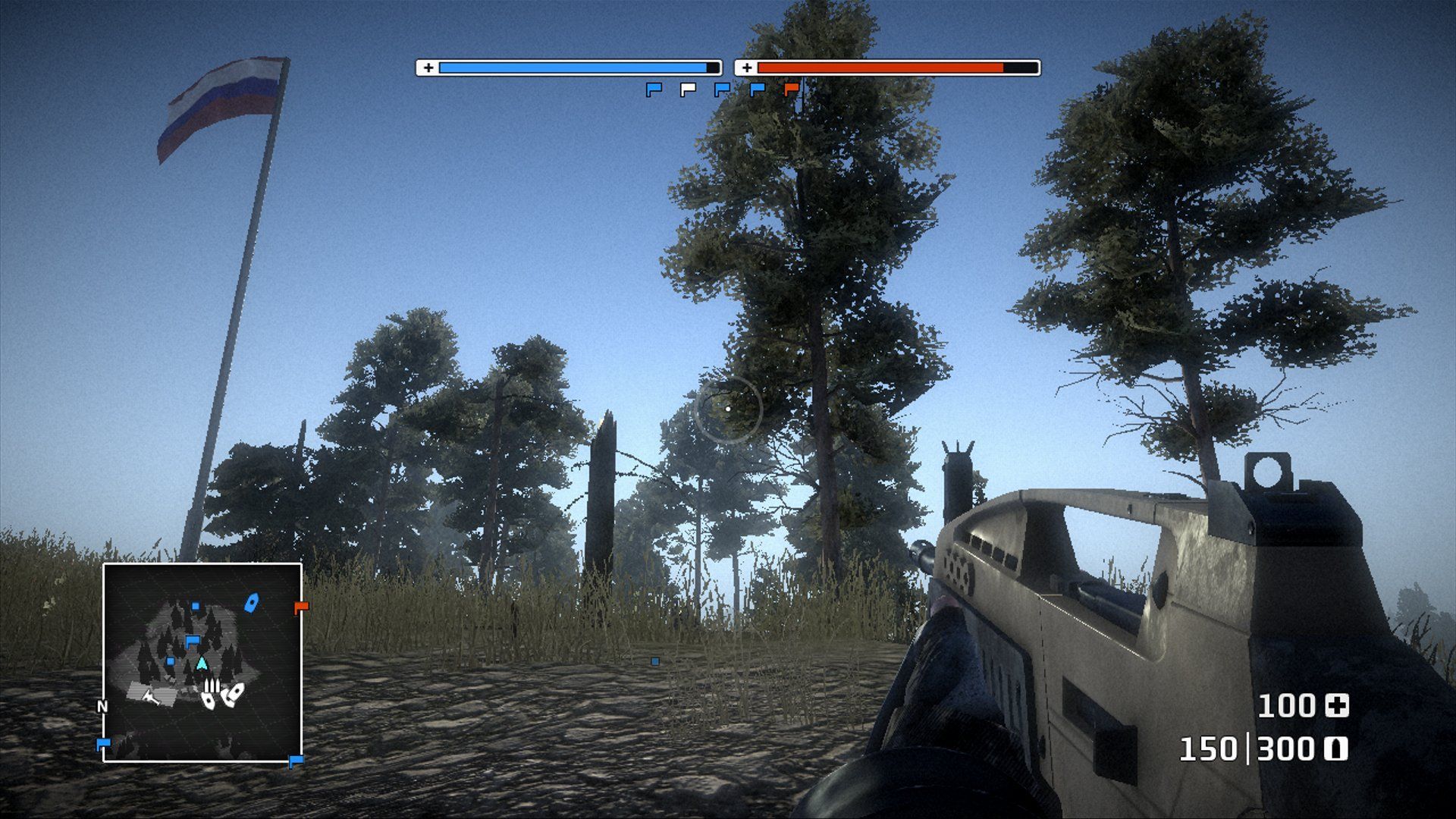
Task: Expand the minimap via its bottom-right flag marker
Action: [x=296, y=760]
